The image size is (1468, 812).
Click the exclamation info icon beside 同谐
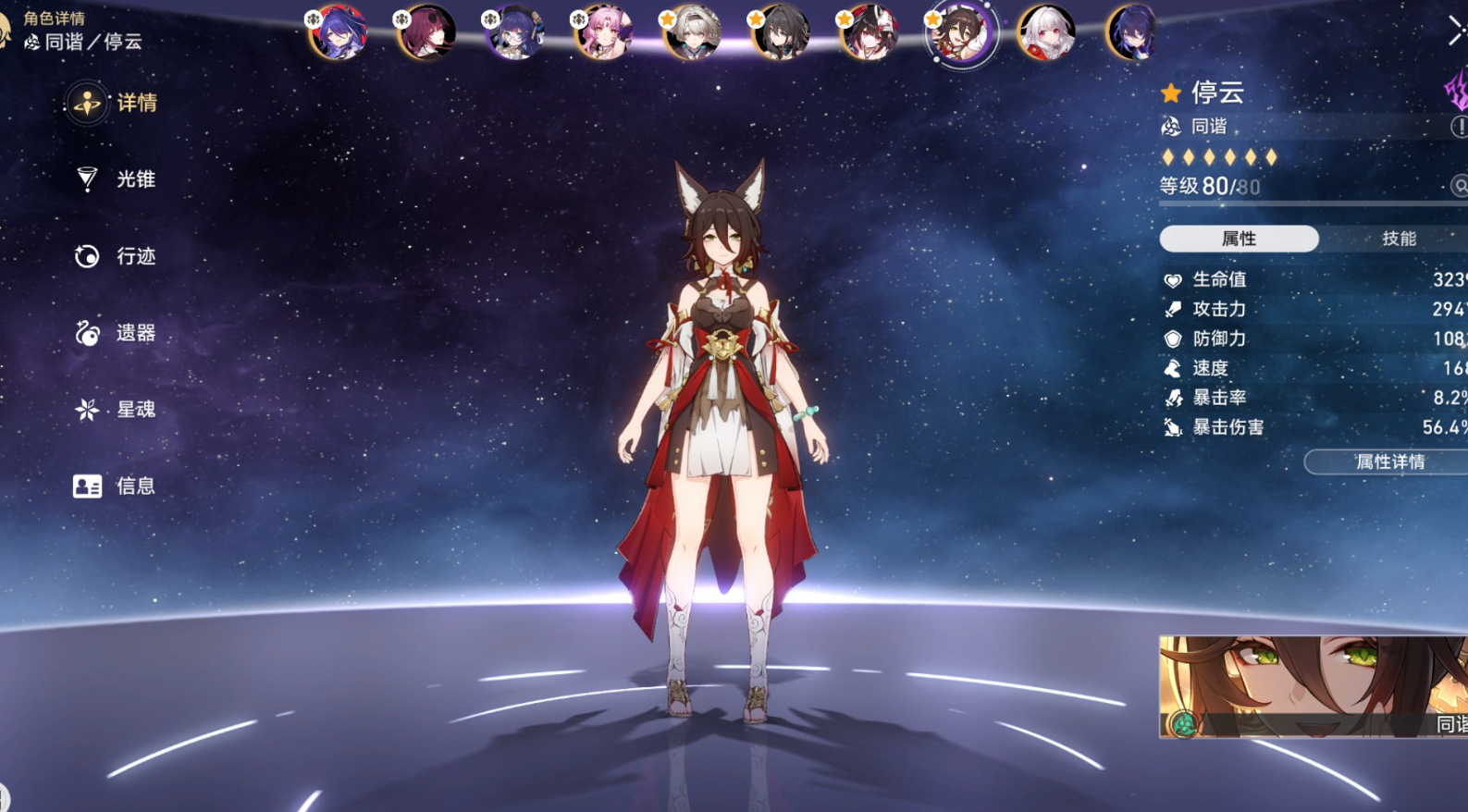1458,127
